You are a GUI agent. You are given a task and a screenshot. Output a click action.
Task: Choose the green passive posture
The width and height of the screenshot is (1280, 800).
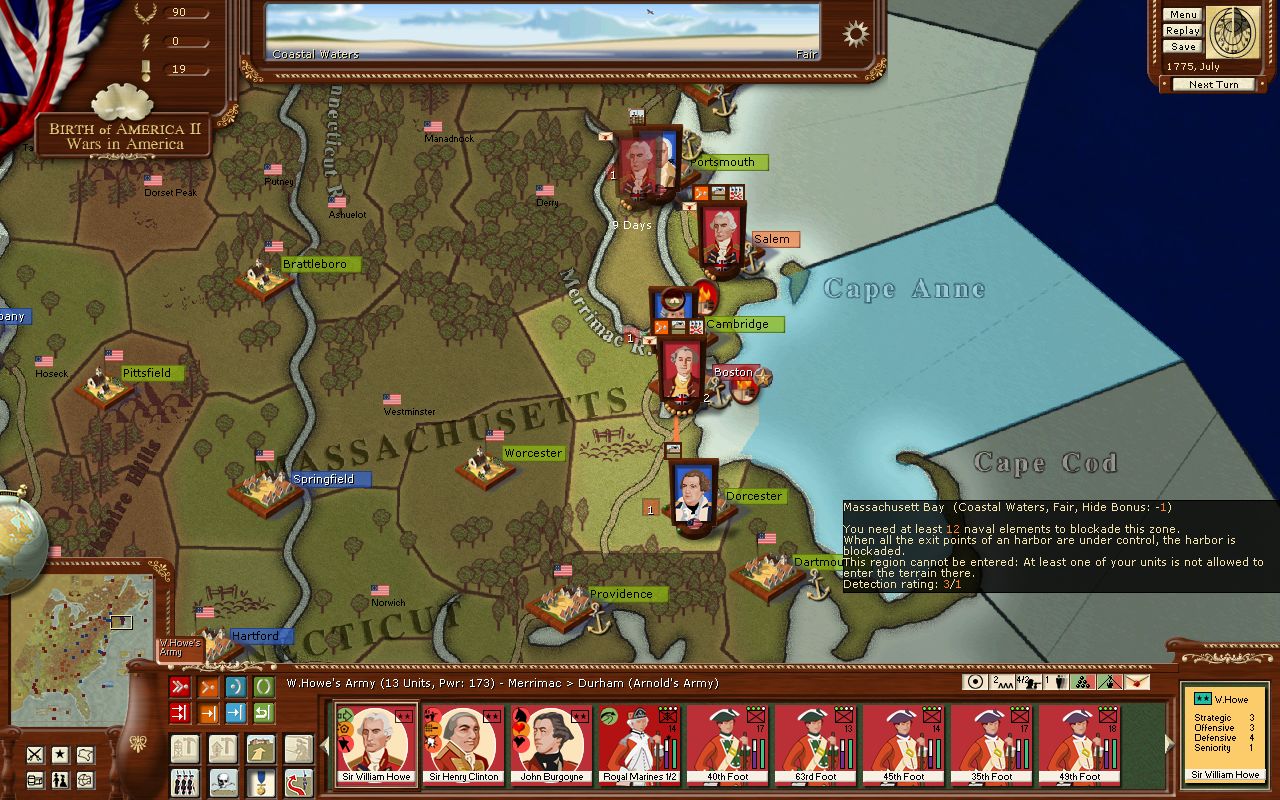[x=263, y=687]
